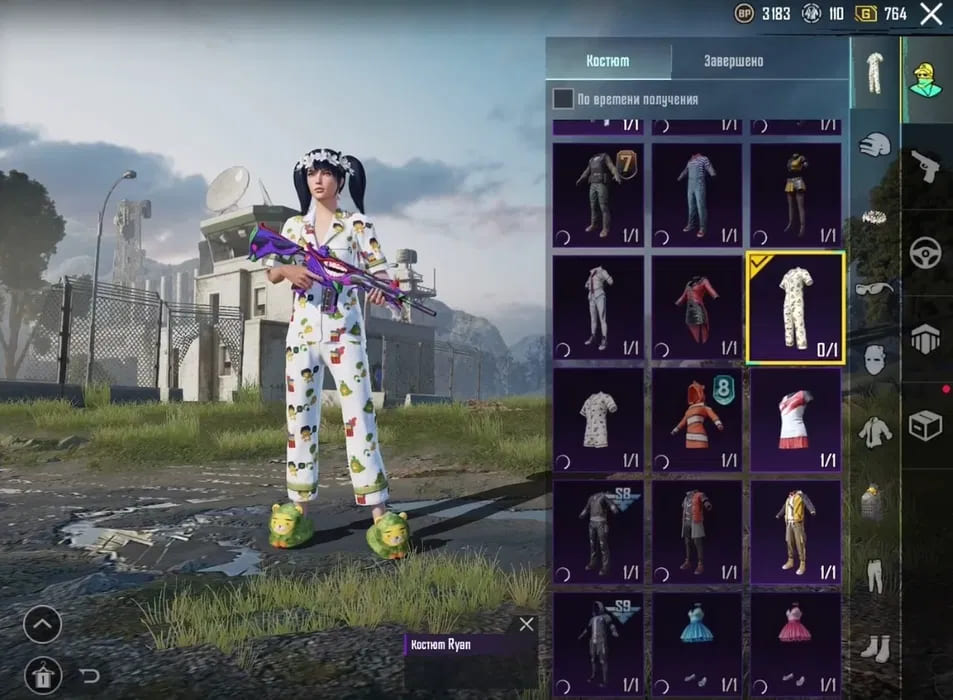Open the Костюм tab
This screenshot has width=953, height=700.
coord(608,61)
